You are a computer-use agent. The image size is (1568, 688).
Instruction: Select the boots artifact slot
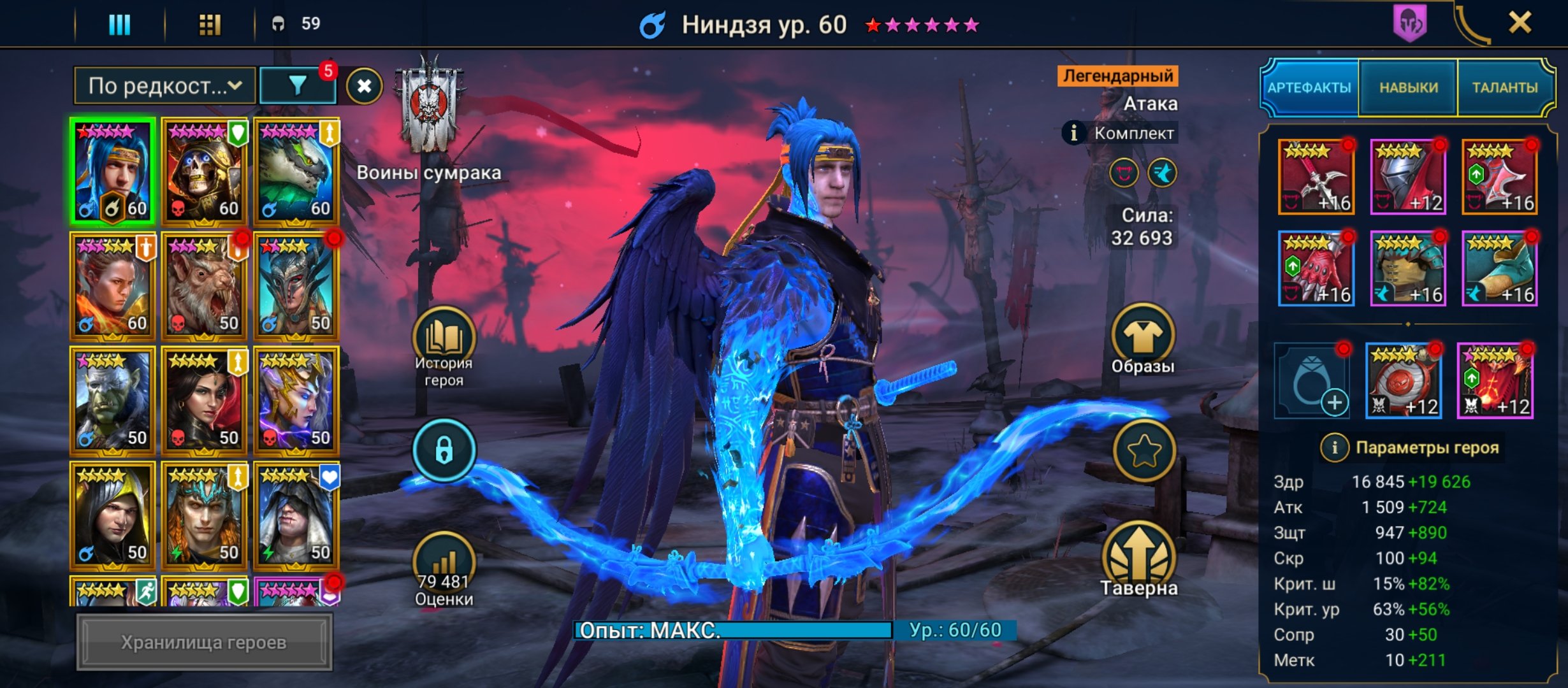coord(1499,268)
